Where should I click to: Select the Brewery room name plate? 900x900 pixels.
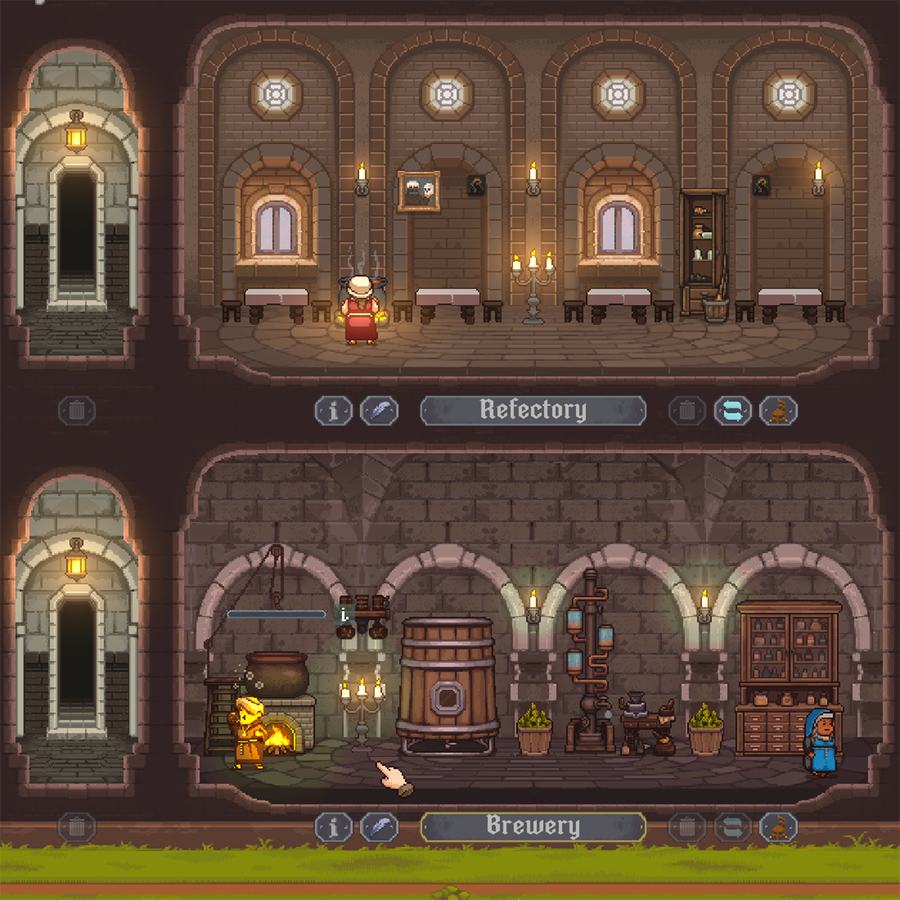[x=532, y=826]
